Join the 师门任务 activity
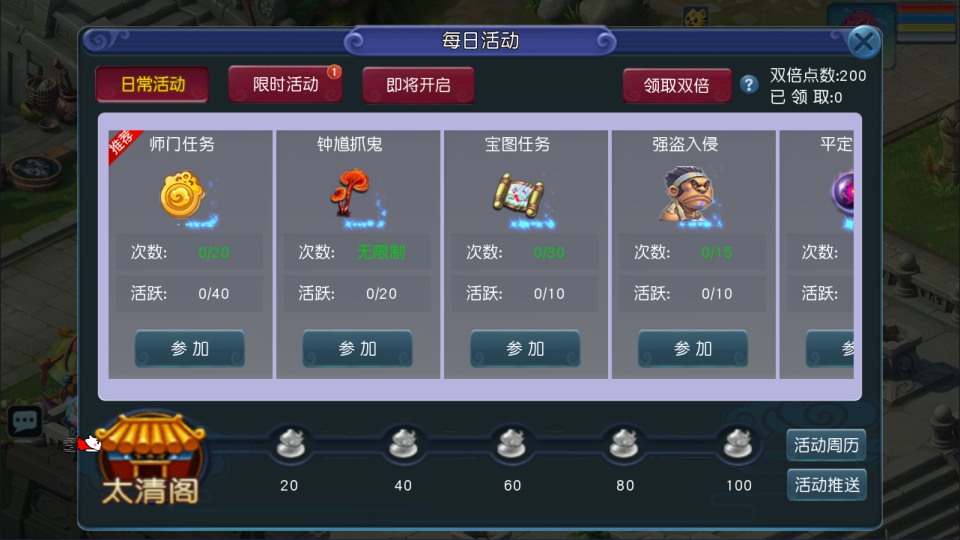 190,349
